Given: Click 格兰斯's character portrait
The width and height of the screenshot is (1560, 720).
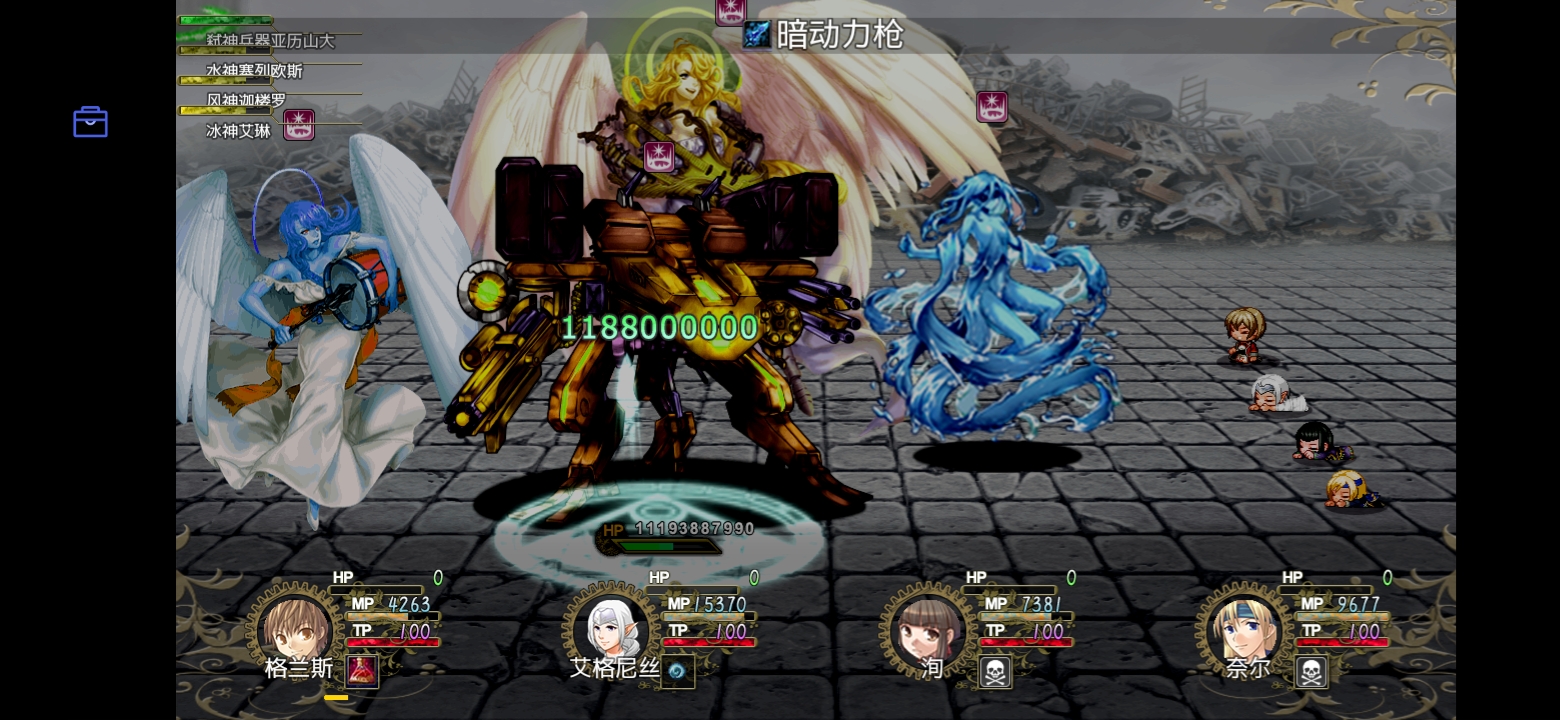Looking at the screenshot, I should [296, 628].
